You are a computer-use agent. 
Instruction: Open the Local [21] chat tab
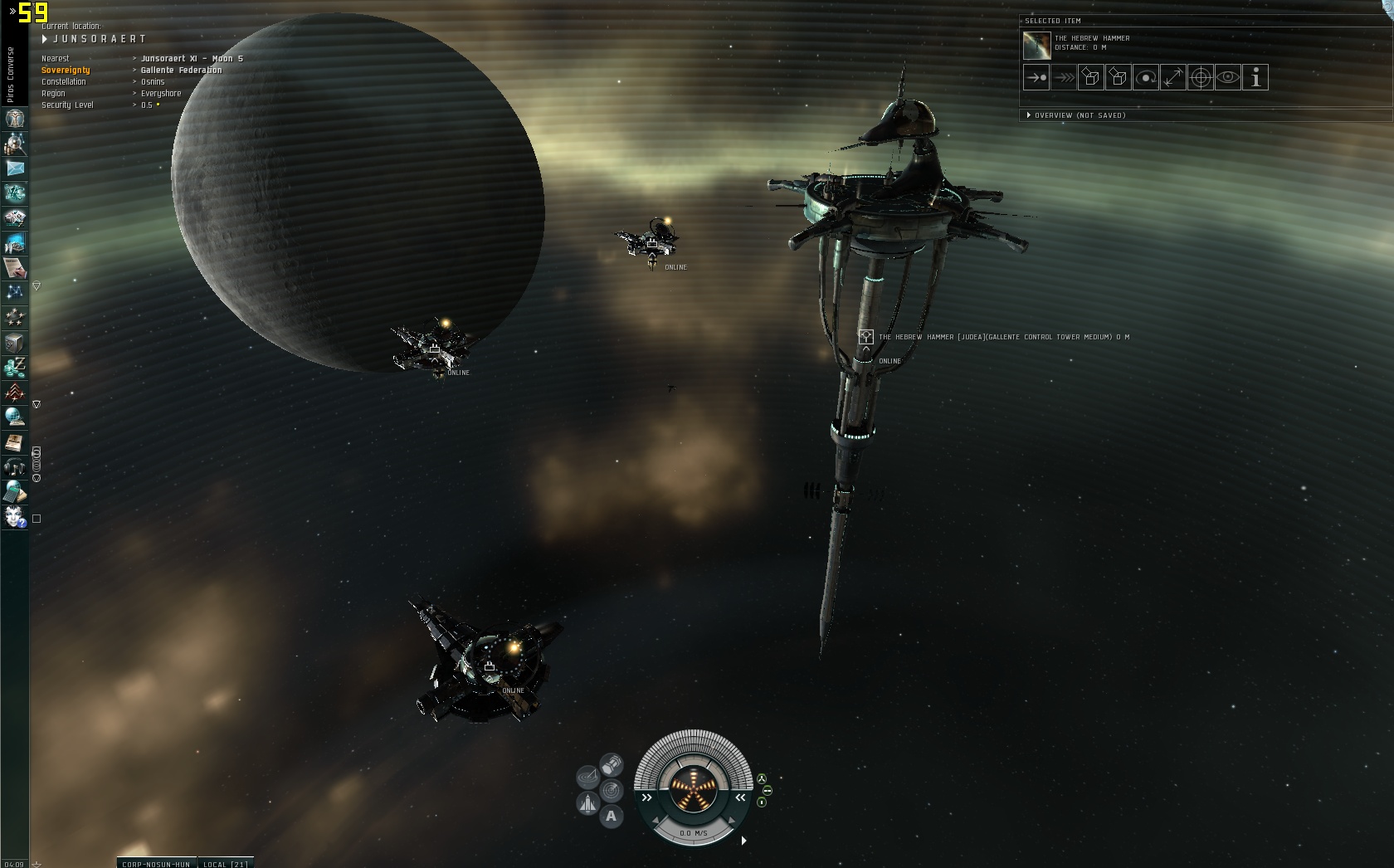coord(227,863)
